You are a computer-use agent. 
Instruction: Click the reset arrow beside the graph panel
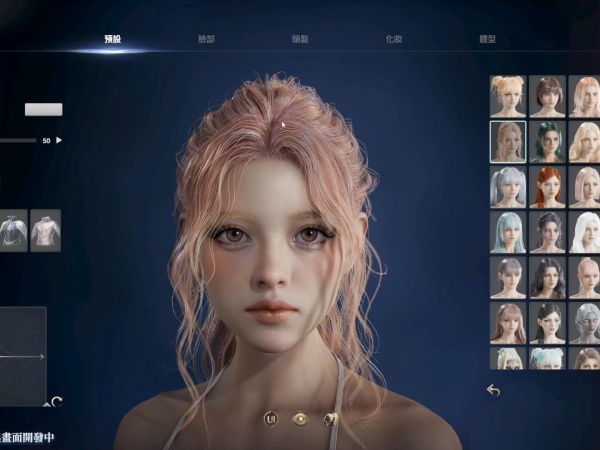tap(56, 402)
